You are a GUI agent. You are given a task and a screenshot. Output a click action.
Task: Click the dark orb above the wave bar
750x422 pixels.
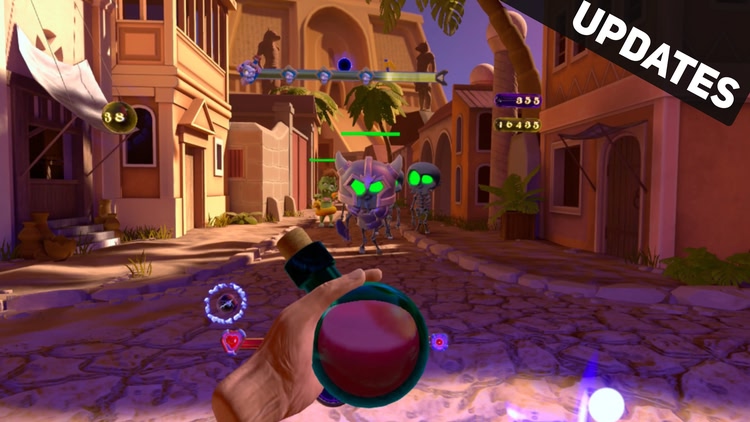(x=343, y=63)
